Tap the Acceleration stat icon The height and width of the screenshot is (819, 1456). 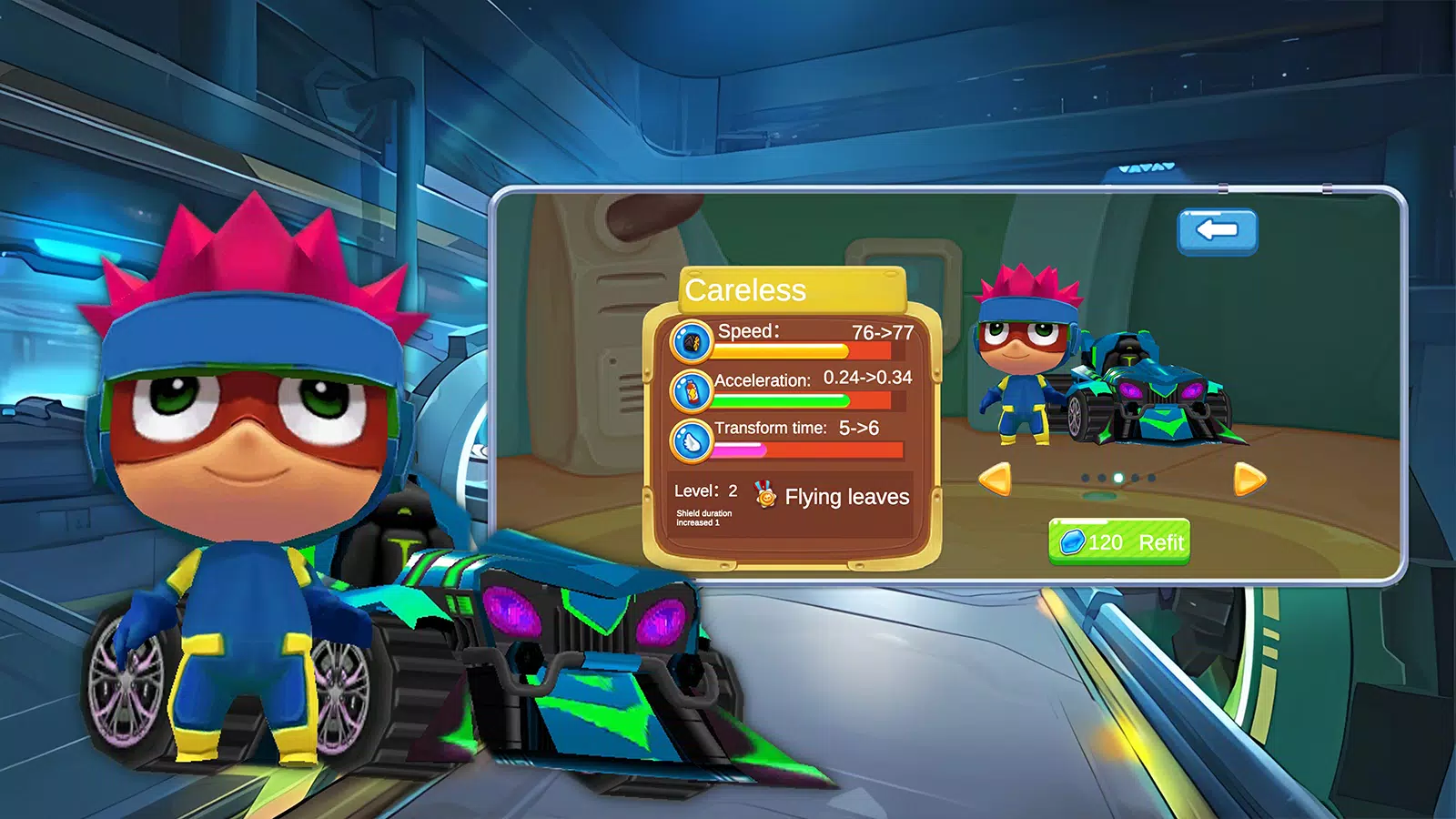[692, 390]
